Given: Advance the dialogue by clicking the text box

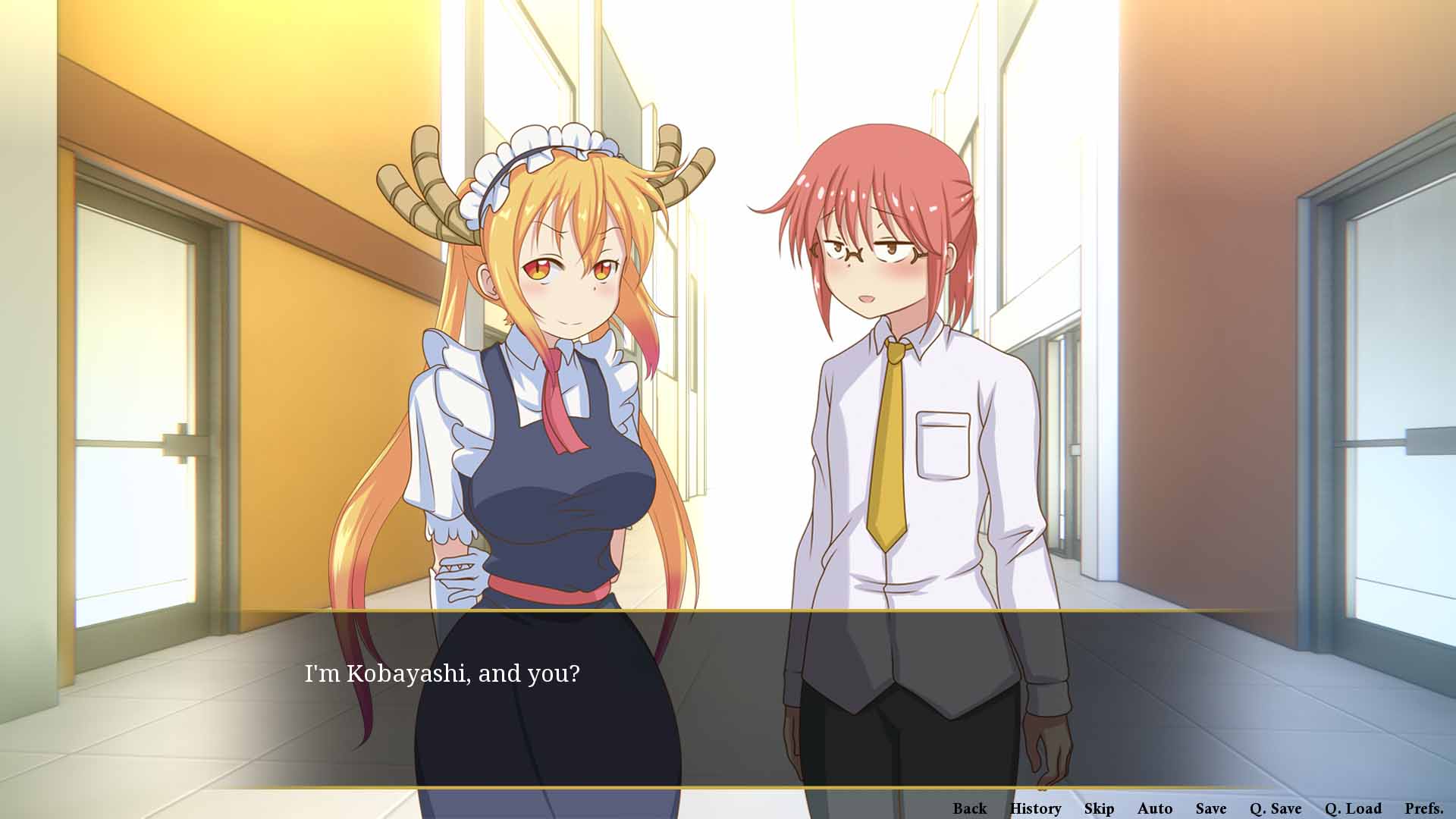Looking at the screenshot, I should 728,698.
